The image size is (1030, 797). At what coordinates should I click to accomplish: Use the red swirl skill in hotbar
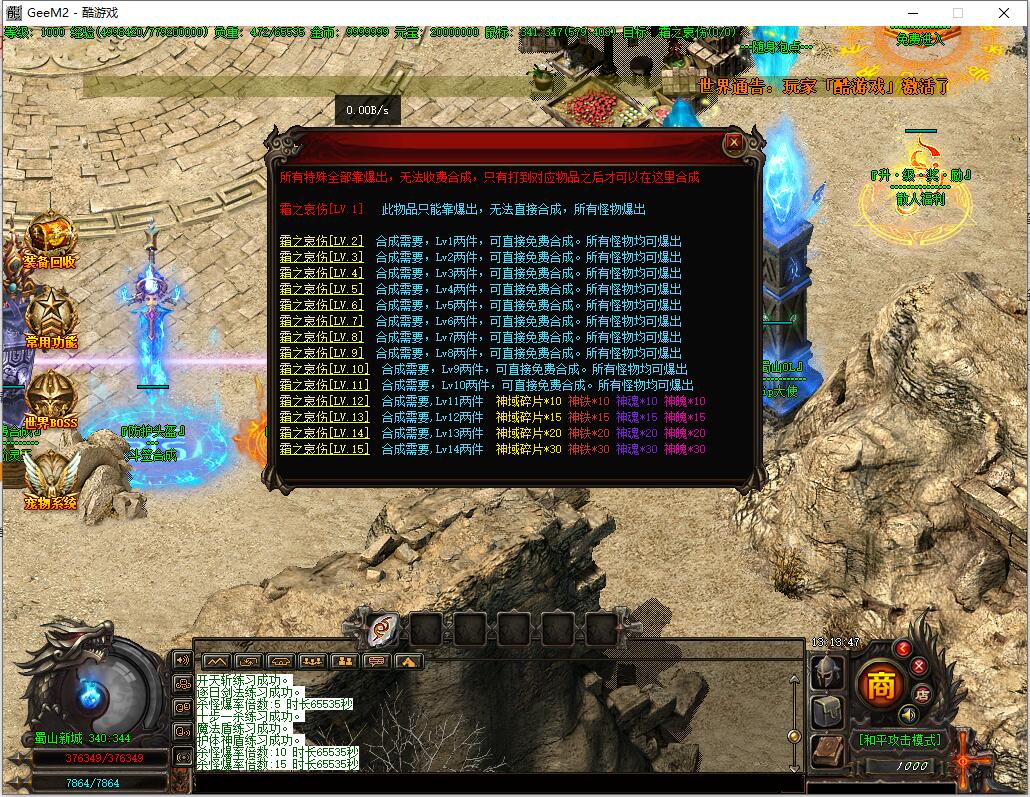[381, 629]
